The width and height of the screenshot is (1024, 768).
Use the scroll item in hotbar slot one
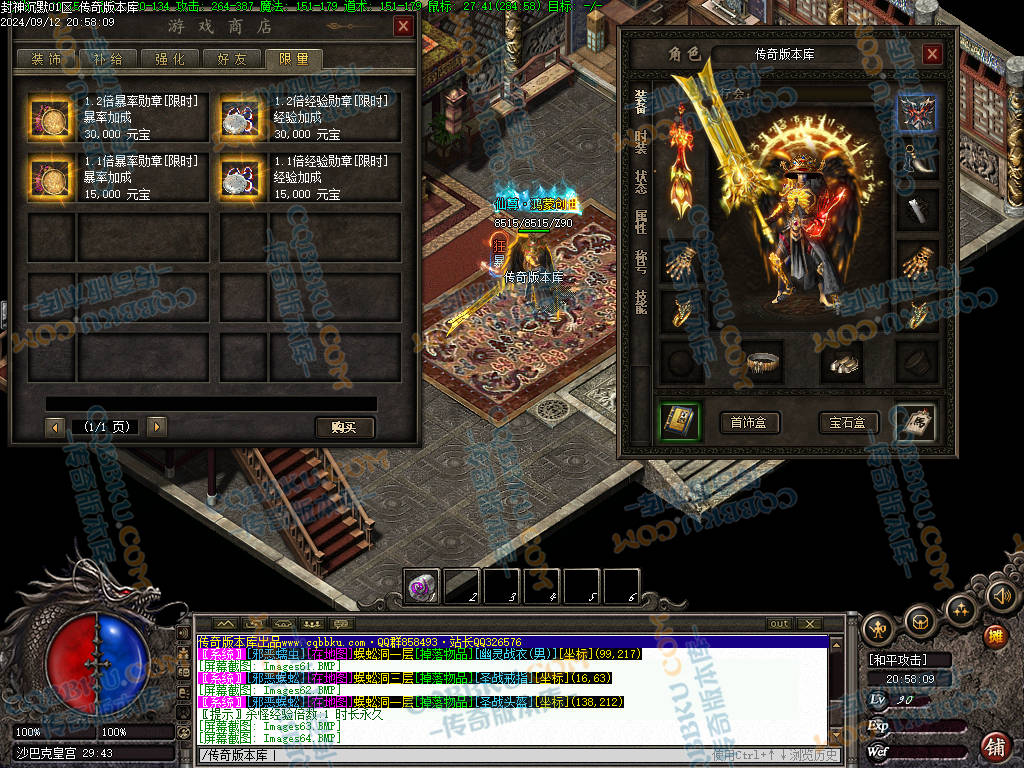click(421, 586)
